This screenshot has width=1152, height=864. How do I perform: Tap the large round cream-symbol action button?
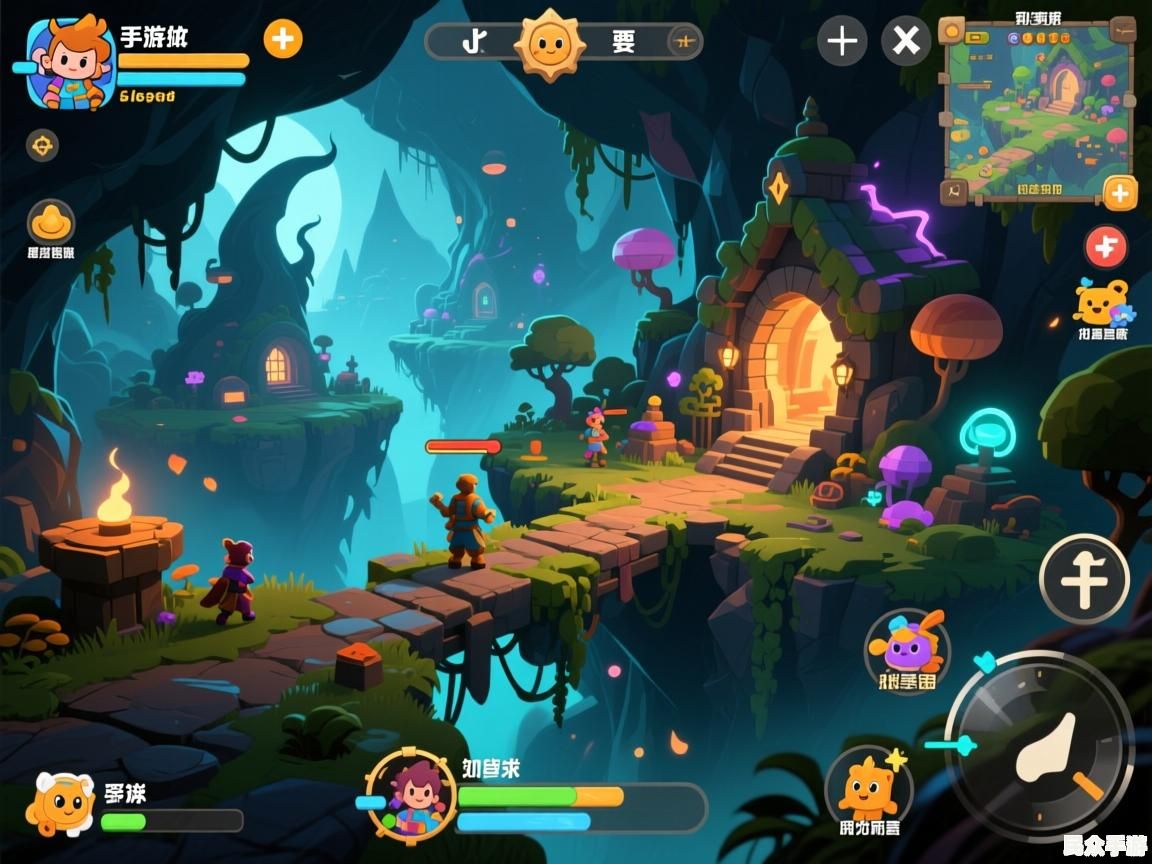click(1084, 579)
